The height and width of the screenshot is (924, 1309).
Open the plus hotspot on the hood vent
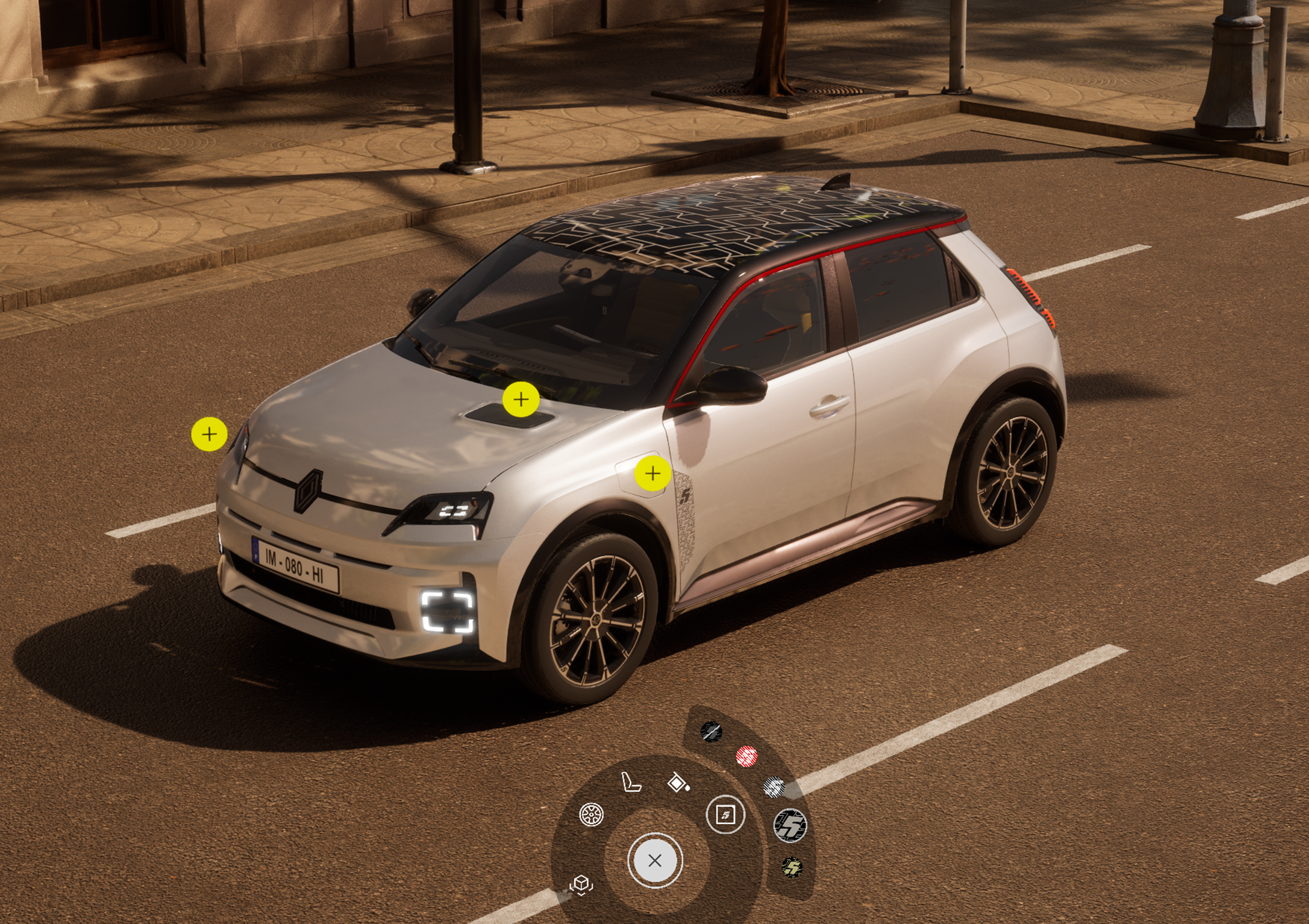520,399
